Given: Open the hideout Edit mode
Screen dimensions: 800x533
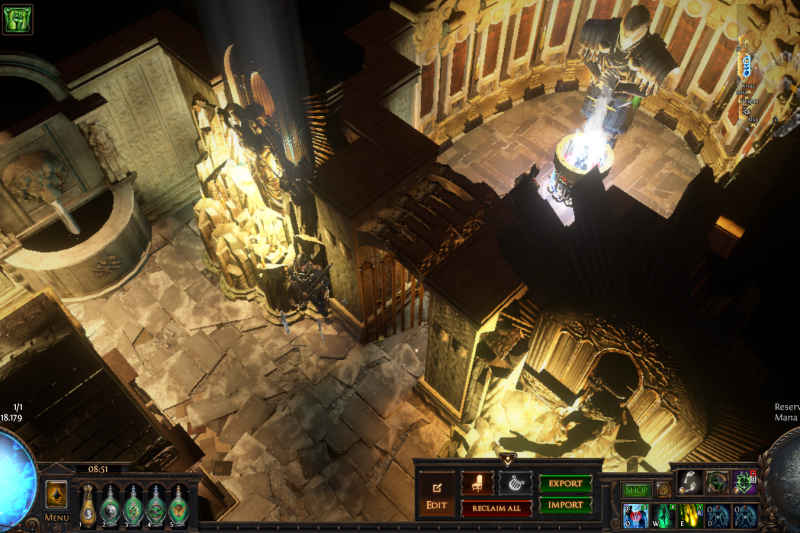Looking at the screenshot, I should pos(436,495).
